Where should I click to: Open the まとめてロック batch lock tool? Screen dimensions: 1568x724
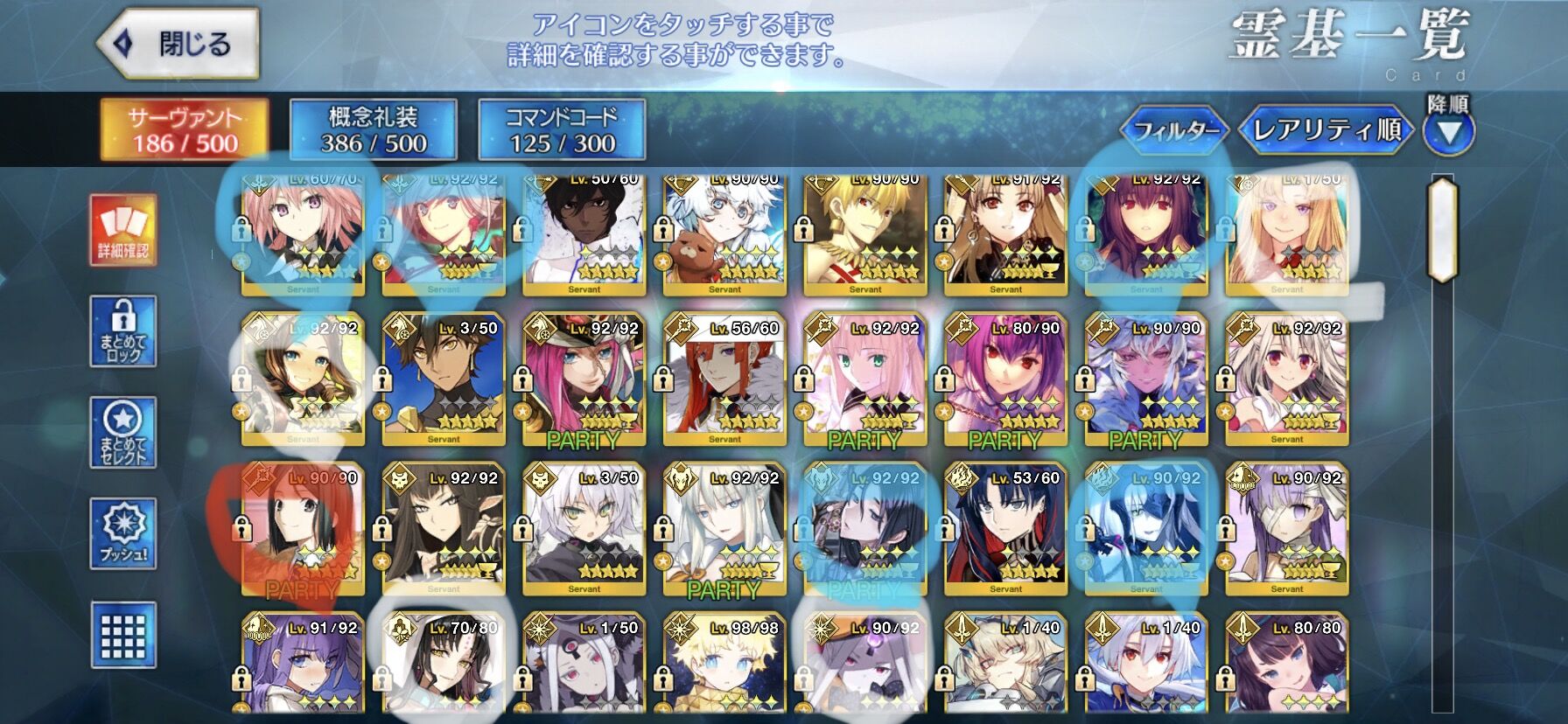(x=125, y=332)
